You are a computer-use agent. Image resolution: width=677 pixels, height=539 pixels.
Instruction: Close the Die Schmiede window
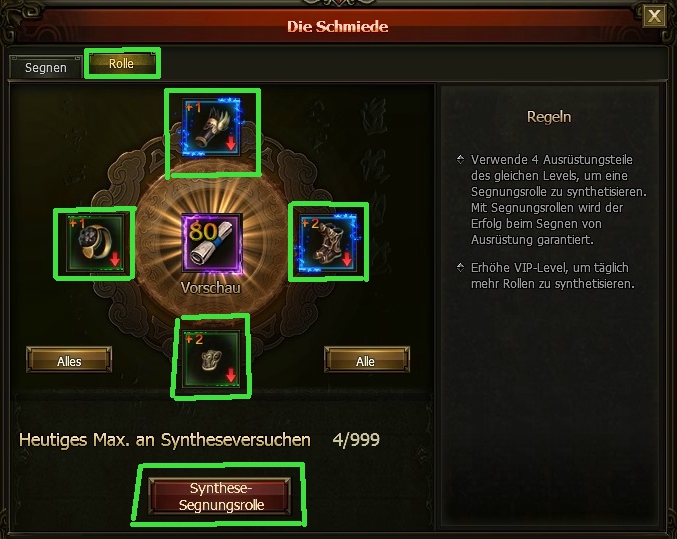(653, 15)
